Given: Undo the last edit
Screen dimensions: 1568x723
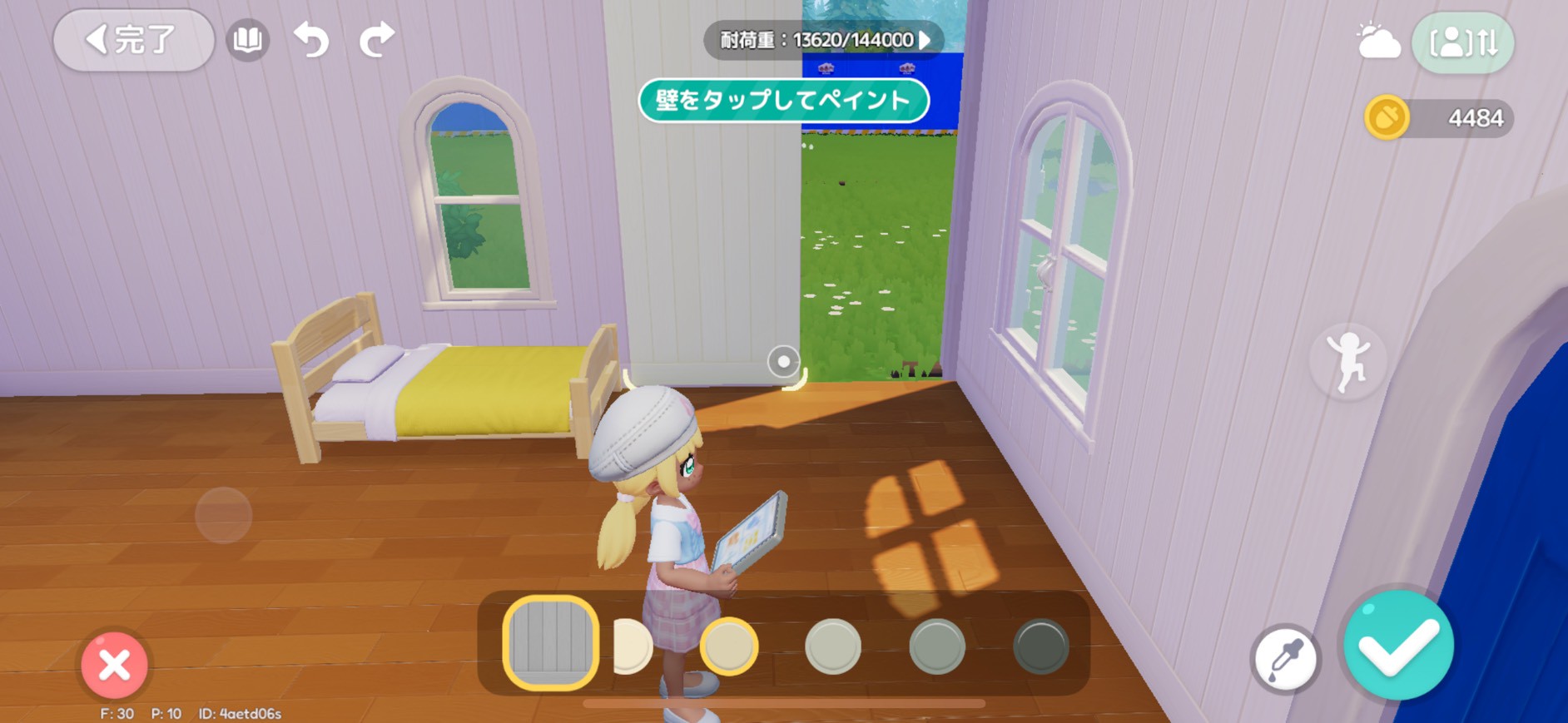Looking at the screenshot, I should tap(312, 40).
